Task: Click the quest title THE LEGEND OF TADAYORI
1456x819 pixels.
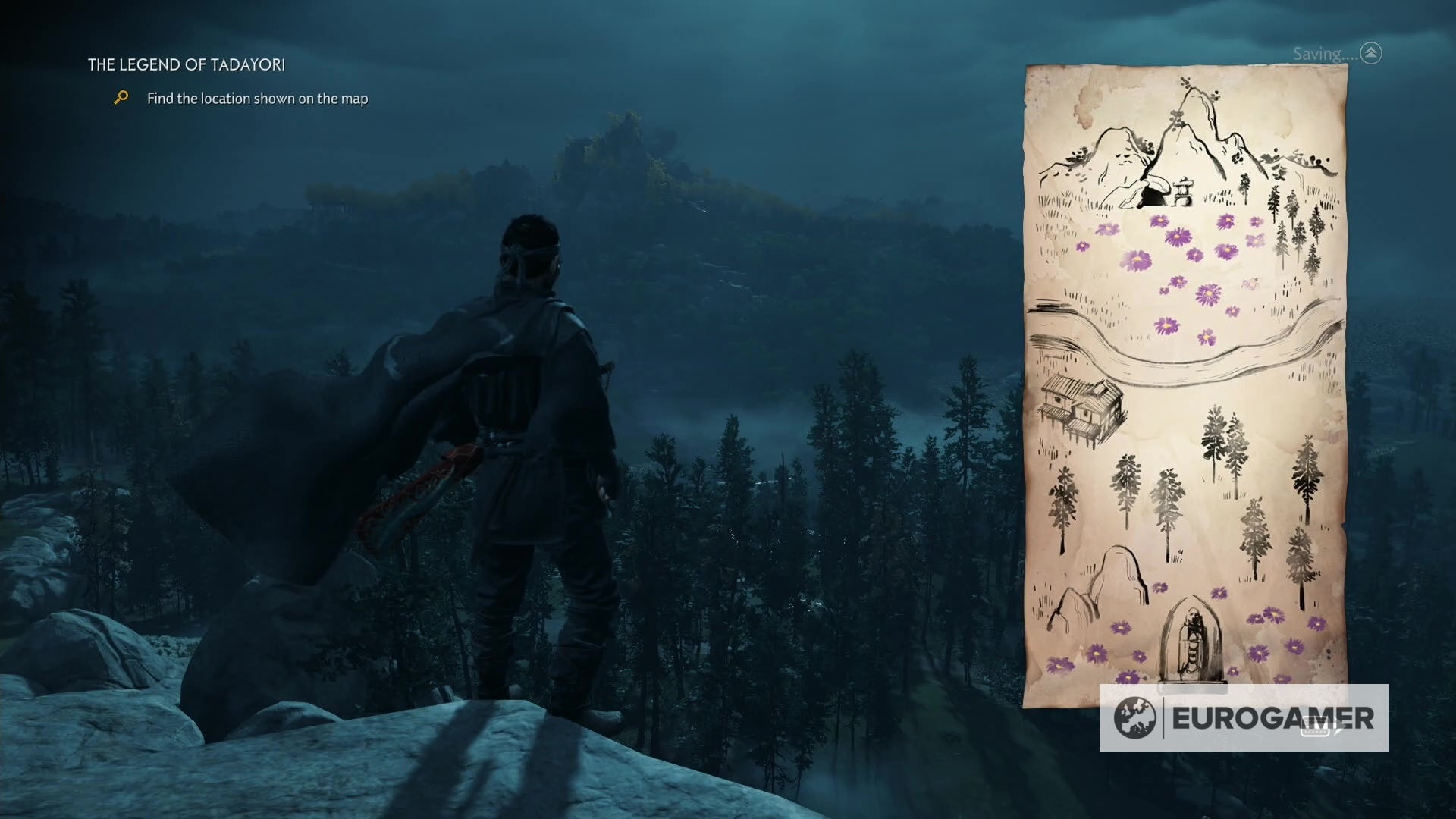Action: (x=187, y=66)
